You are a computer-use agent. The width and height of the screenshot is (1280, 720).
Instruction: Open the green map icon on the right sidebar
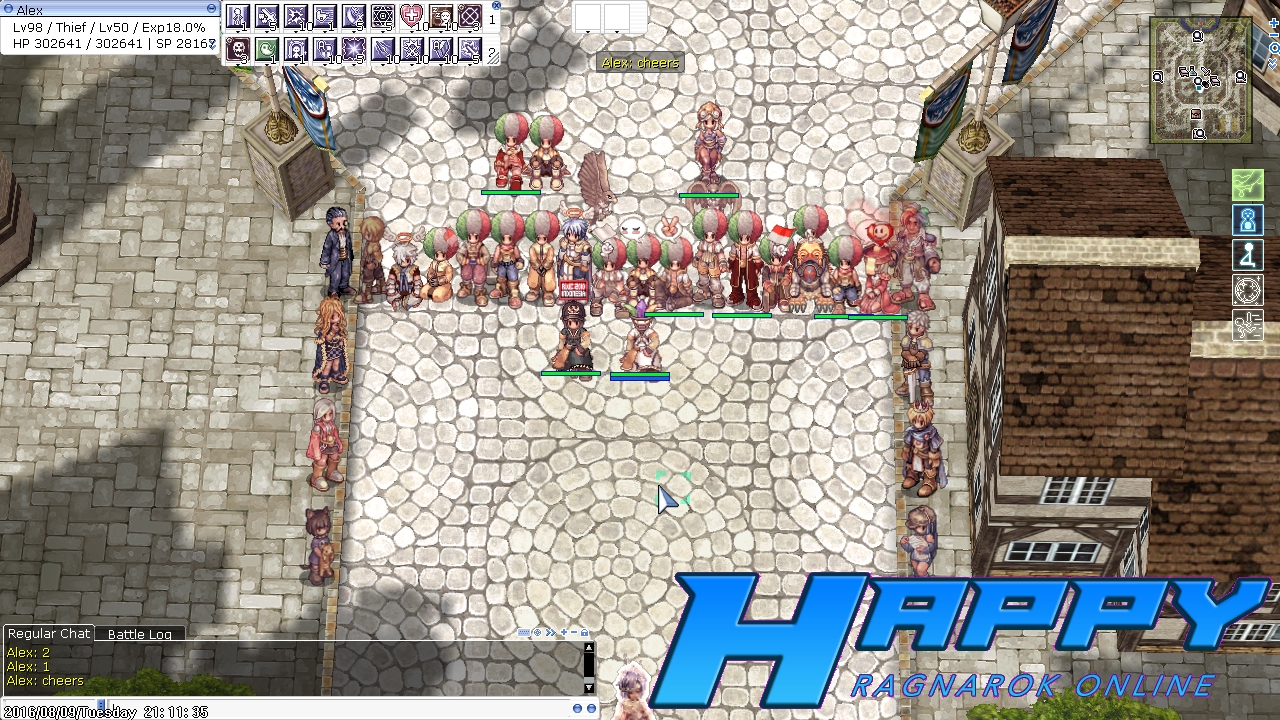(1248, 184)
